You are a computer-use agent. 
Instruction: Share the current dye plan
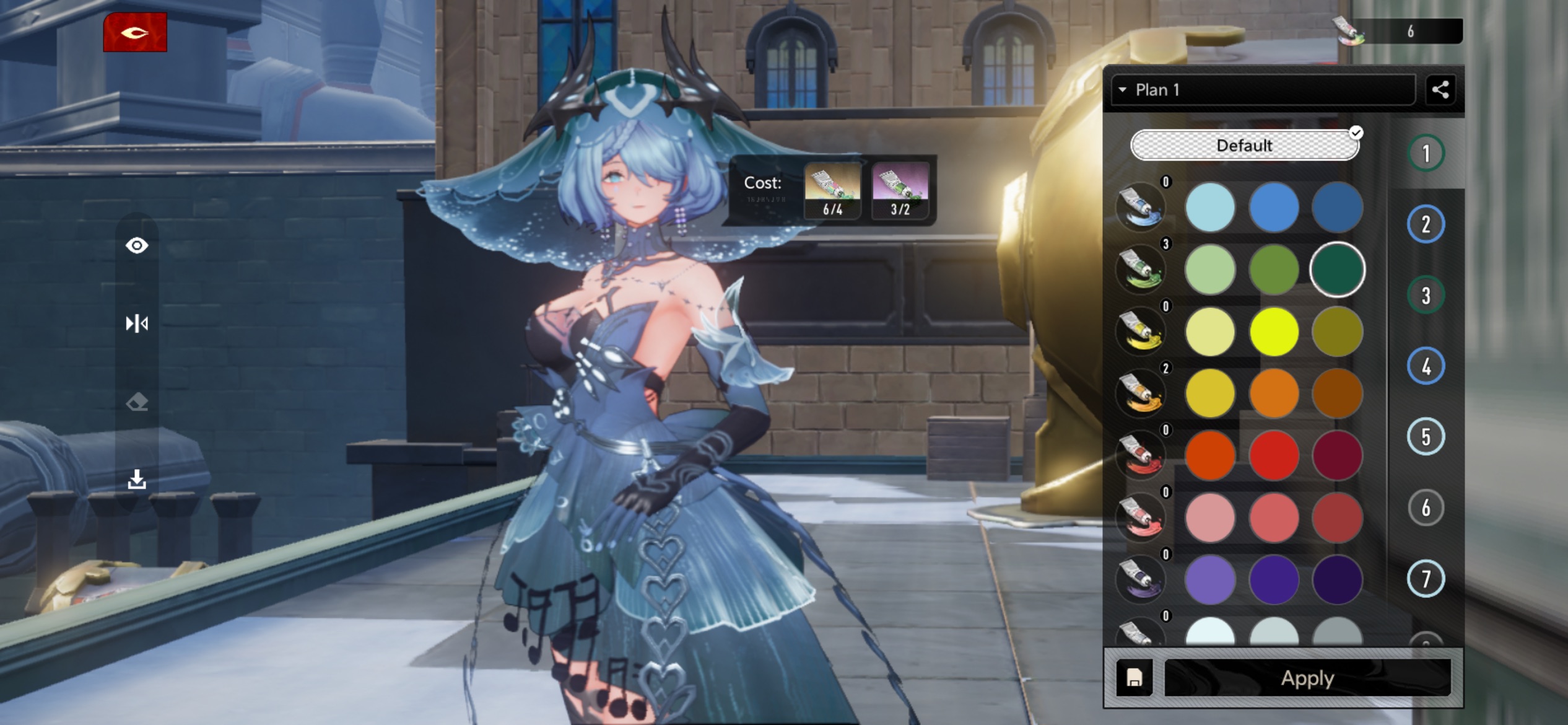point(1440,90)
